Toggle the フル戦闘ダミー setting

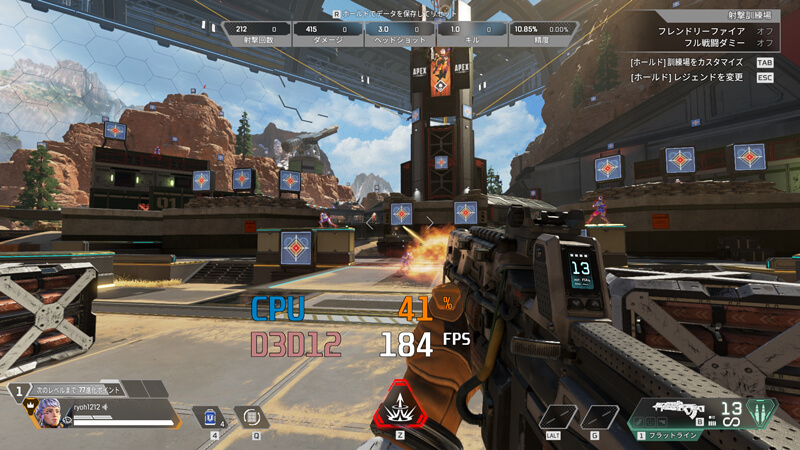tap(765, 44)
